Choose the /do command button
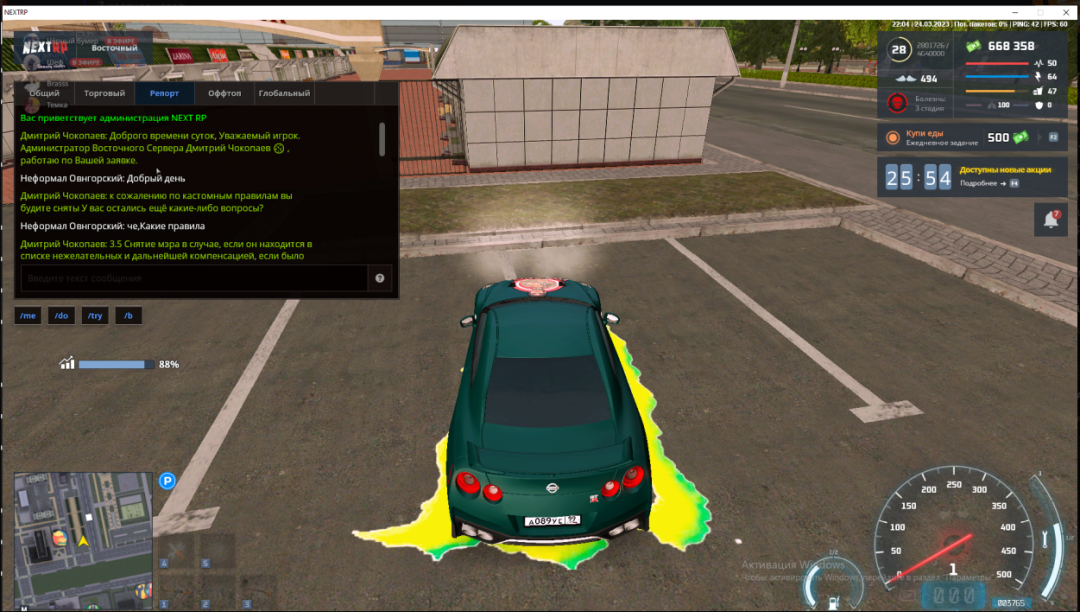Viewport: 1080px width, 612px height. (x=62, y=316)
